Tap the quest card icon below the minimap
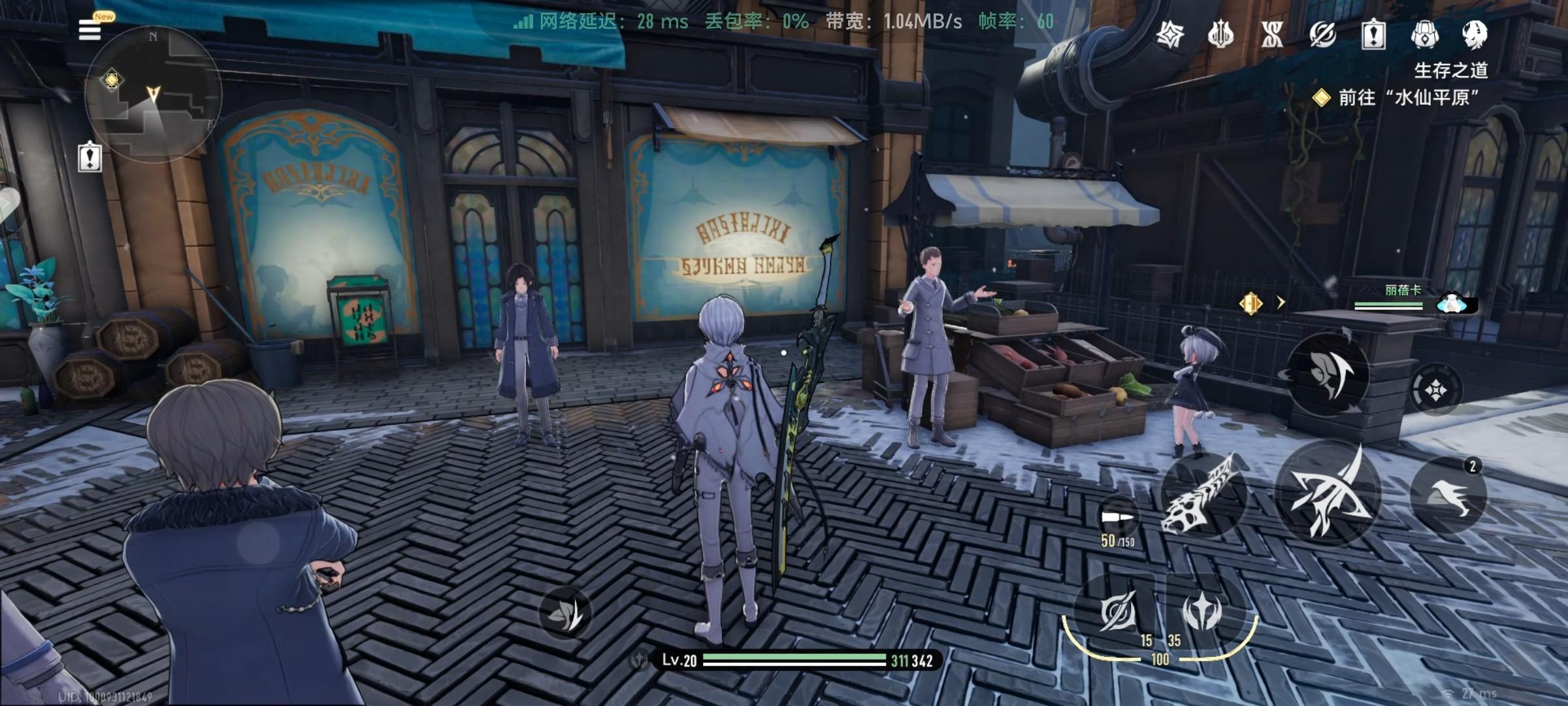1568x706 pixels. coord(90,158)
